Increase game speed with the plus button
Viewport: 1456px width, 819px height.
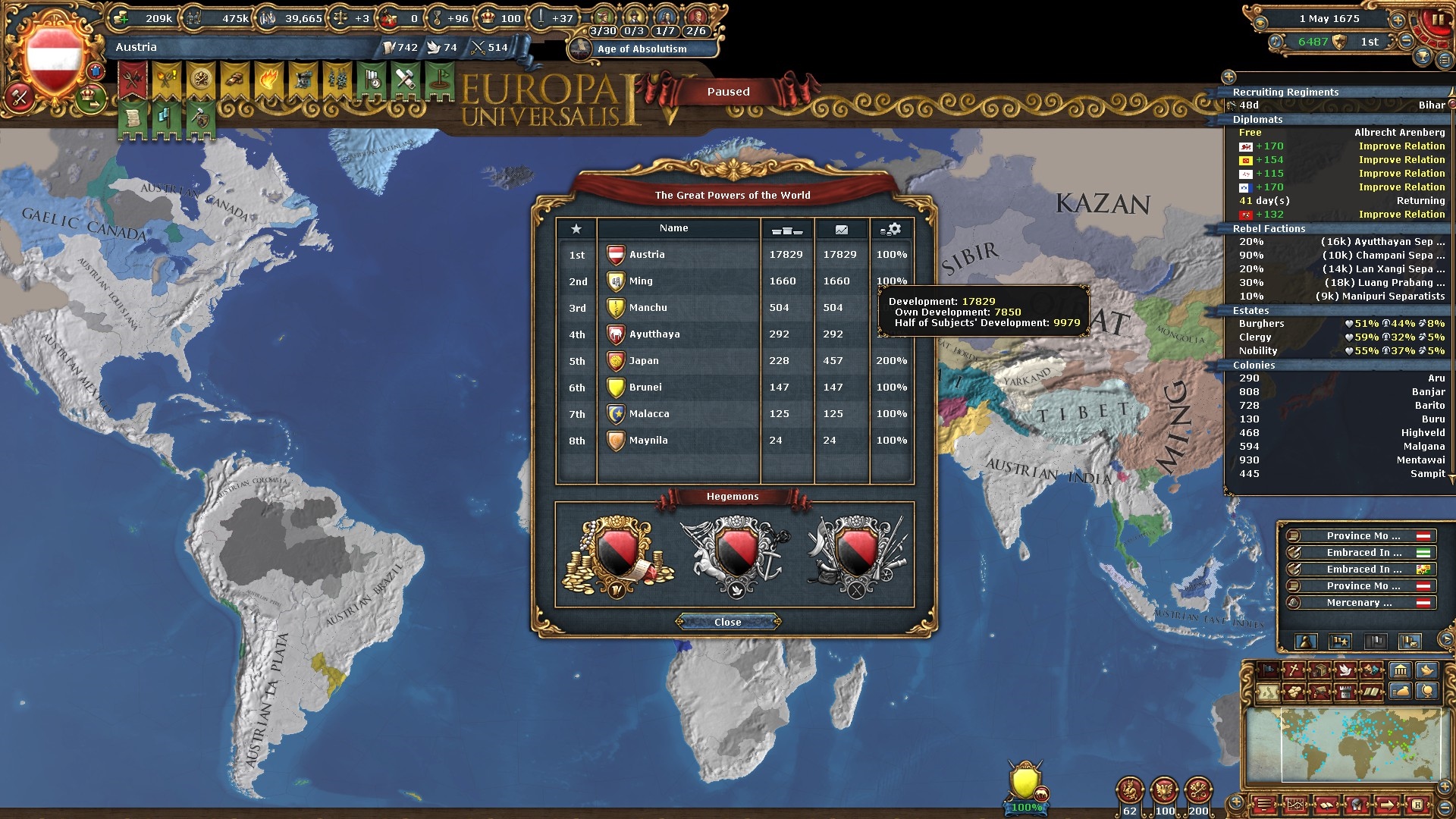pos(1397,19)
